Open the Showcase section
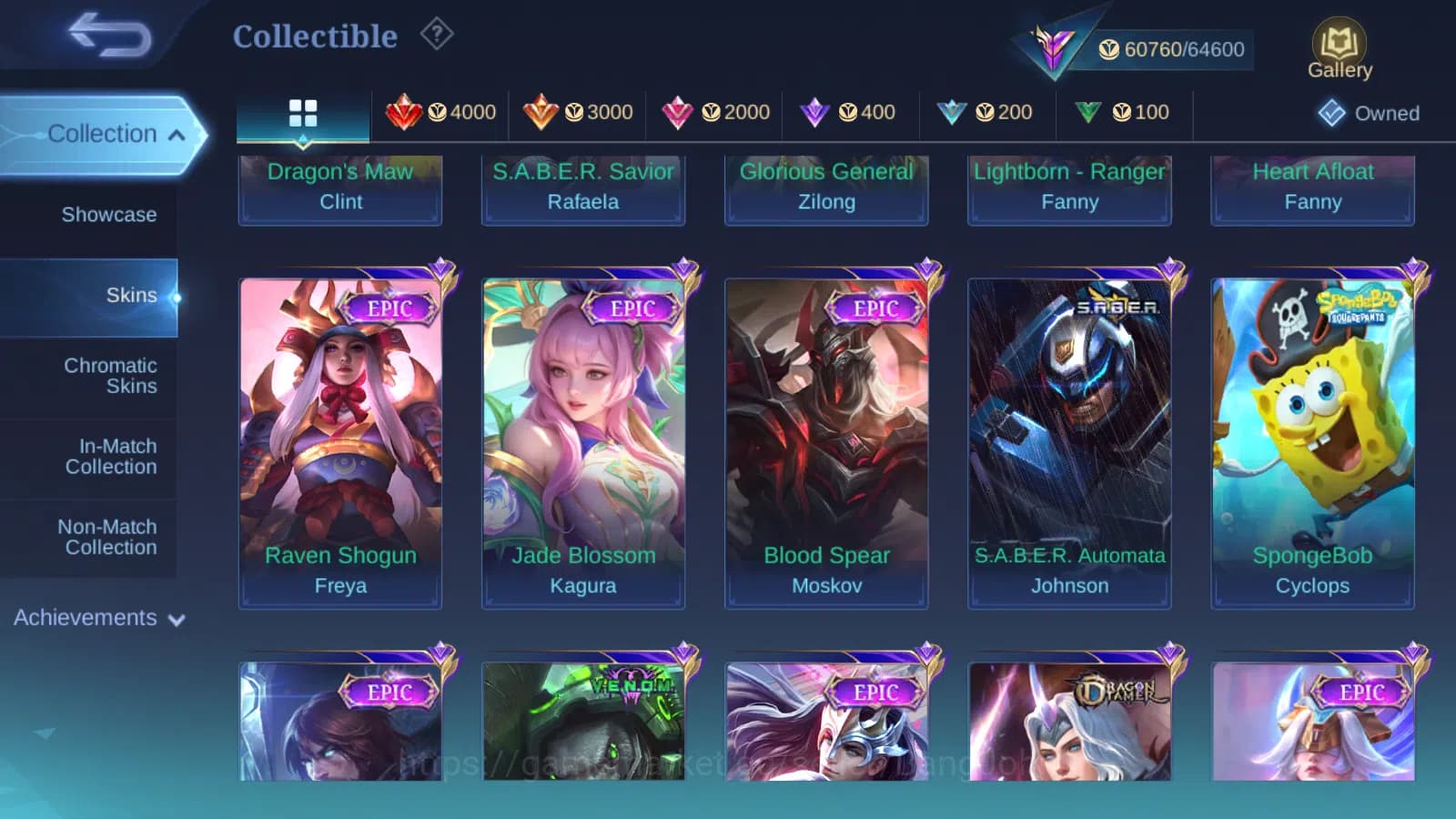This screenshot has height=819, width=1456. click(109, 215)
